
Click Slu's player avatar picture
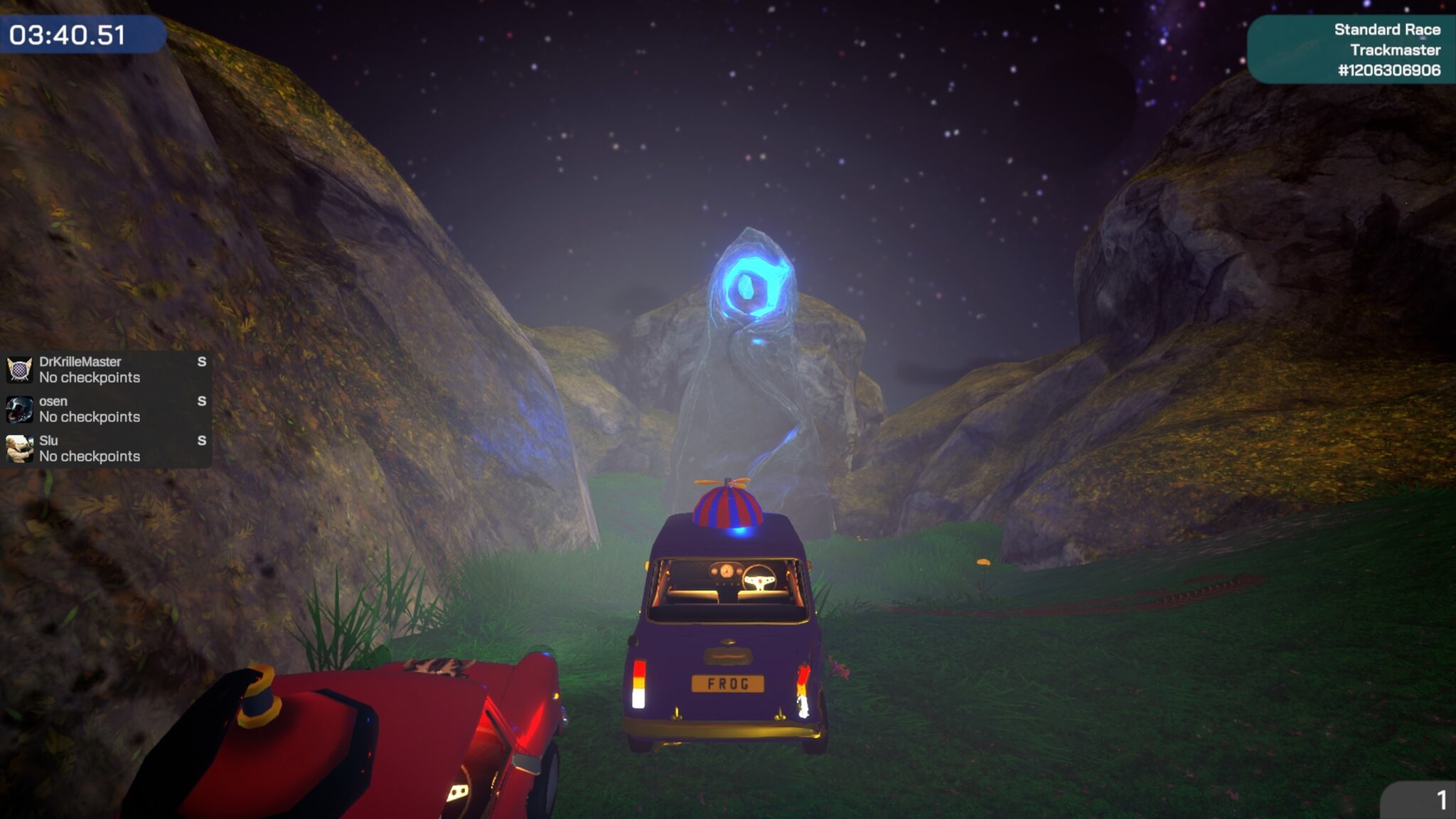18,448
